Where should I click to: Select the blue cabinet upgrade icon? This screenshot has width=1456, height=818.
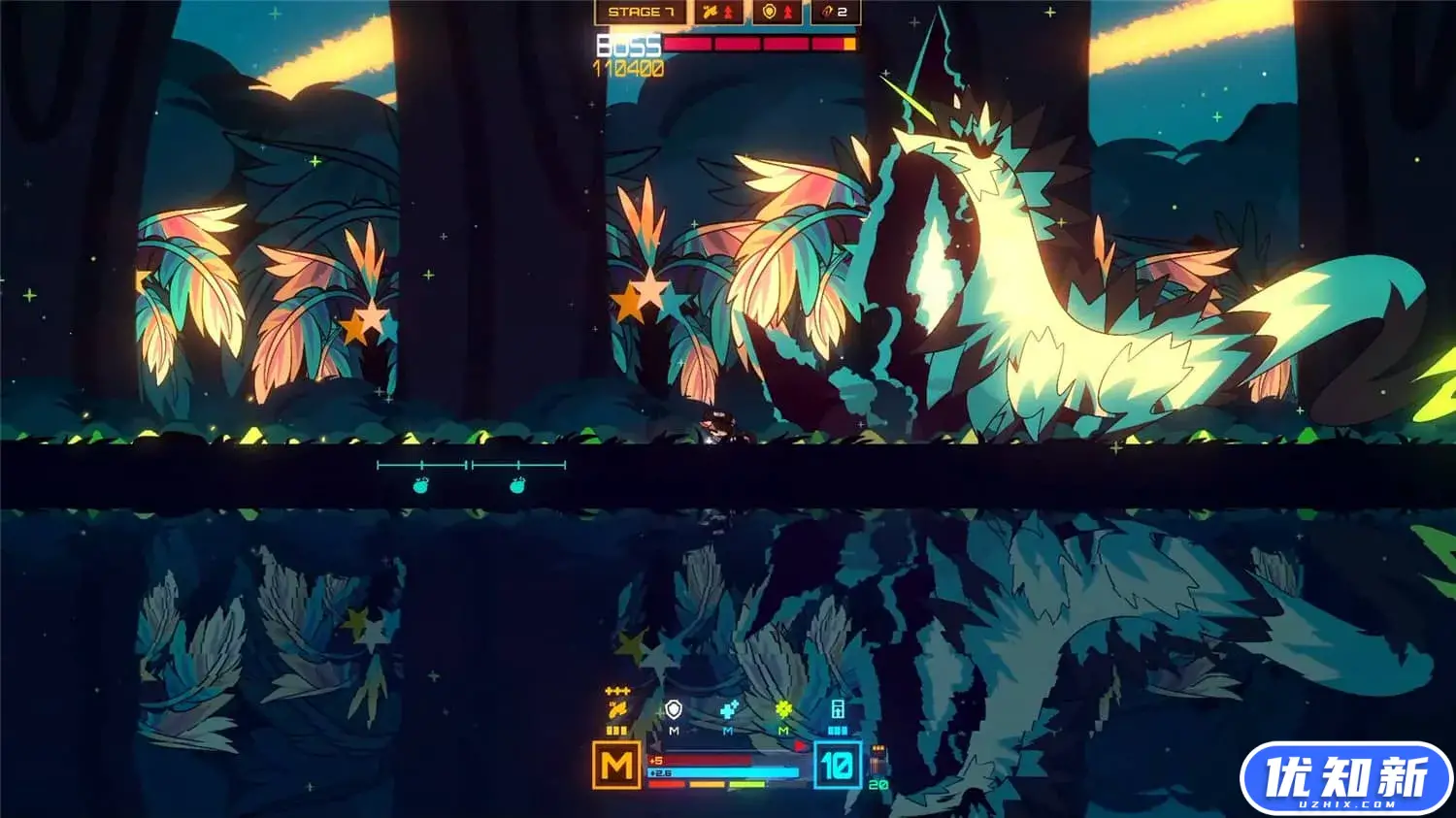pos(838,709)
